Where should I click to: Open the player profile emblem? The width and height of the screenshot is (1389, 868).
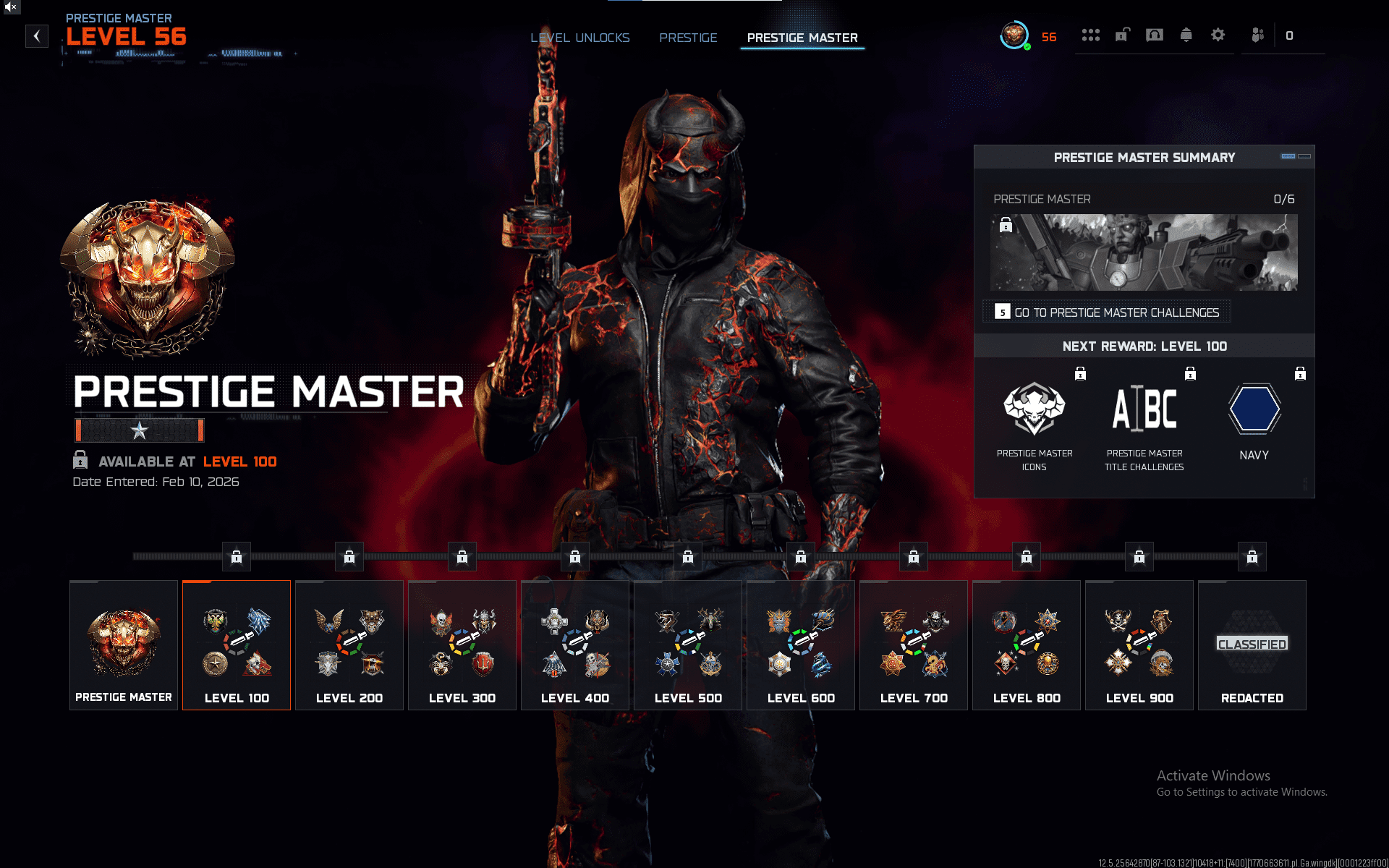point(1014,35)
